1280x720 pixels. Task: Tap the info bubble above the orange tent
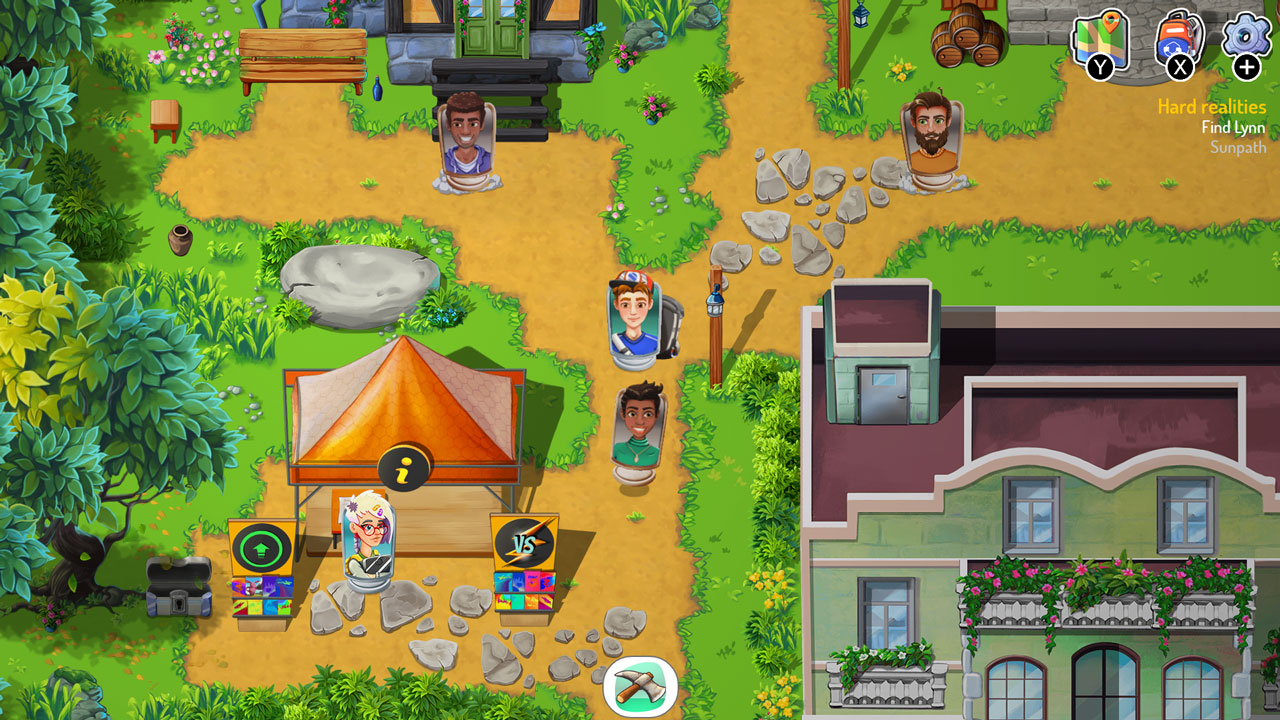[403, 466]
